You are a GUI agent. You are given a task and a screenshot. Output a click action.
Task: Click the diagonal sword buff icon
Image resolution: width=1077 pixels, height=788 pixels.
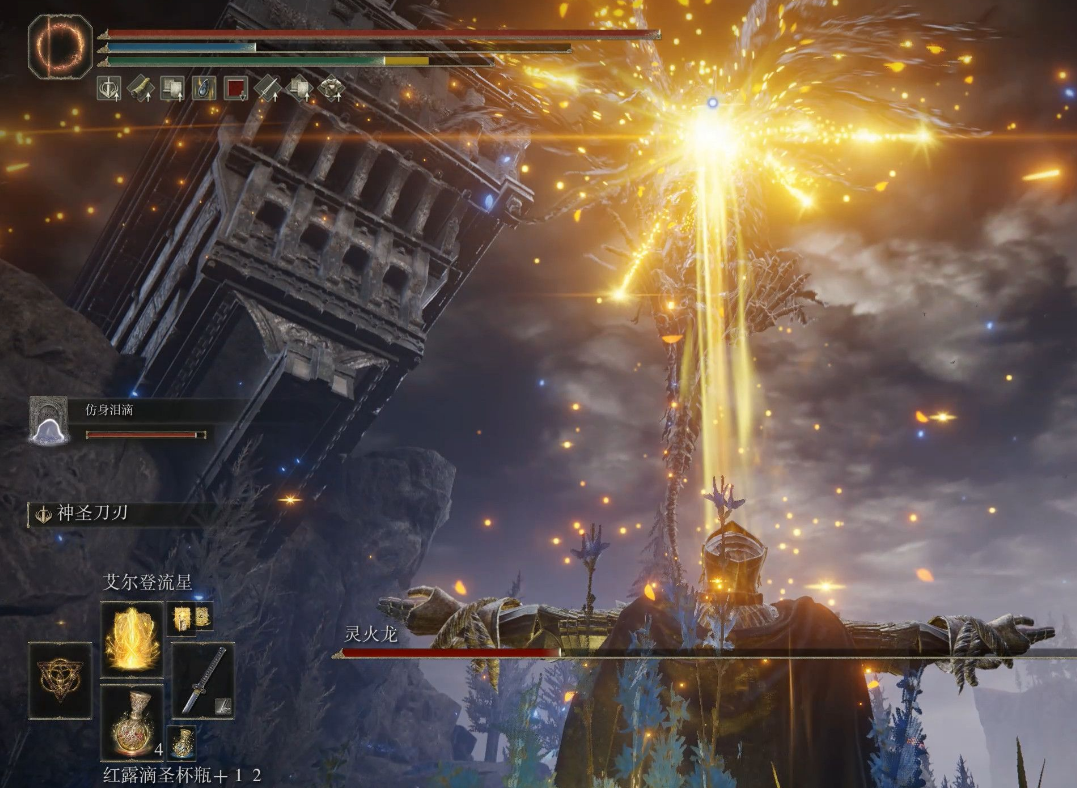coord(267,88)
